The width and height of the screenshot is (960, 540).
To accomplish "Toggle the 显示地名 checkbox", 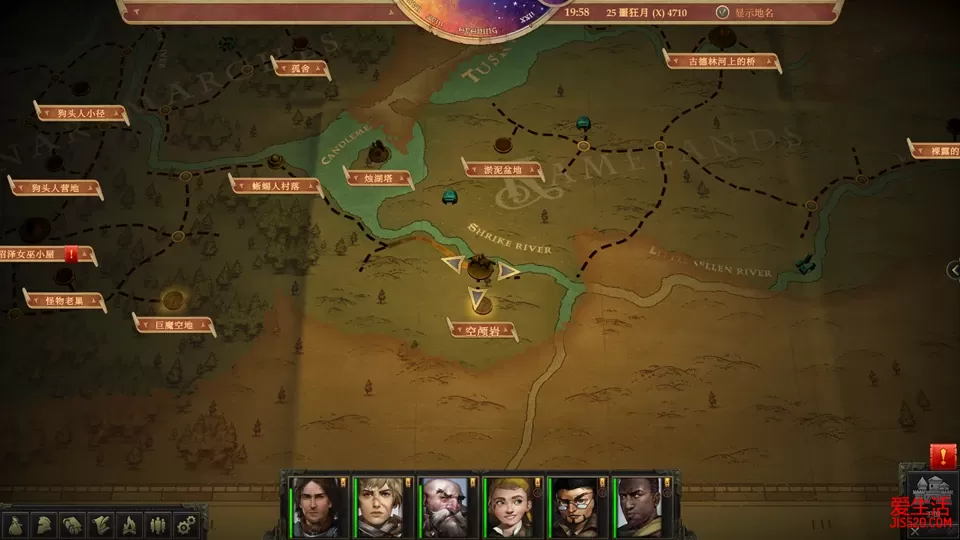I will point(723,12).
